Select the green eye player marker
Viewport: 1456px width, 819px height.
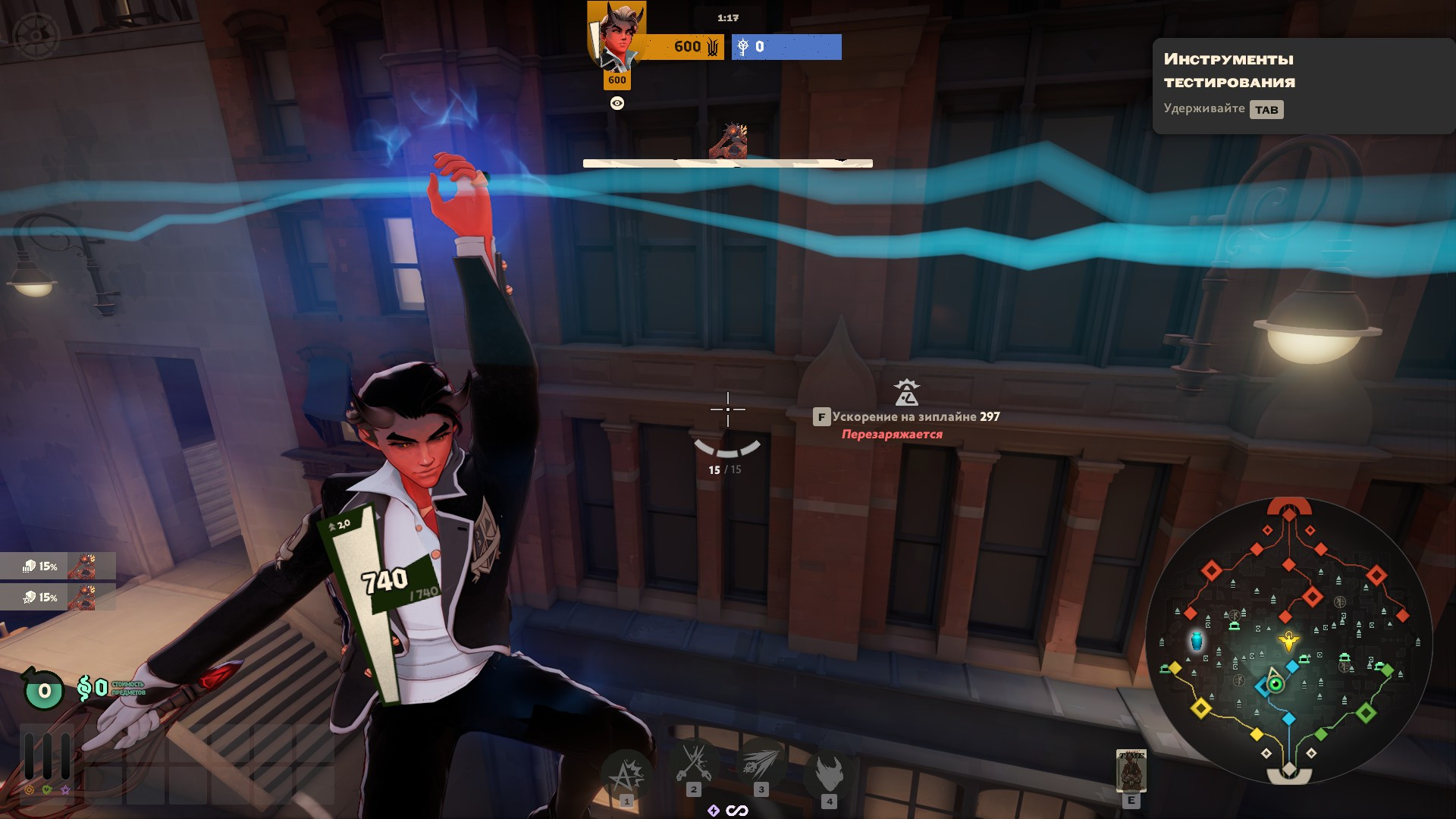click(x=1276, y=684)
